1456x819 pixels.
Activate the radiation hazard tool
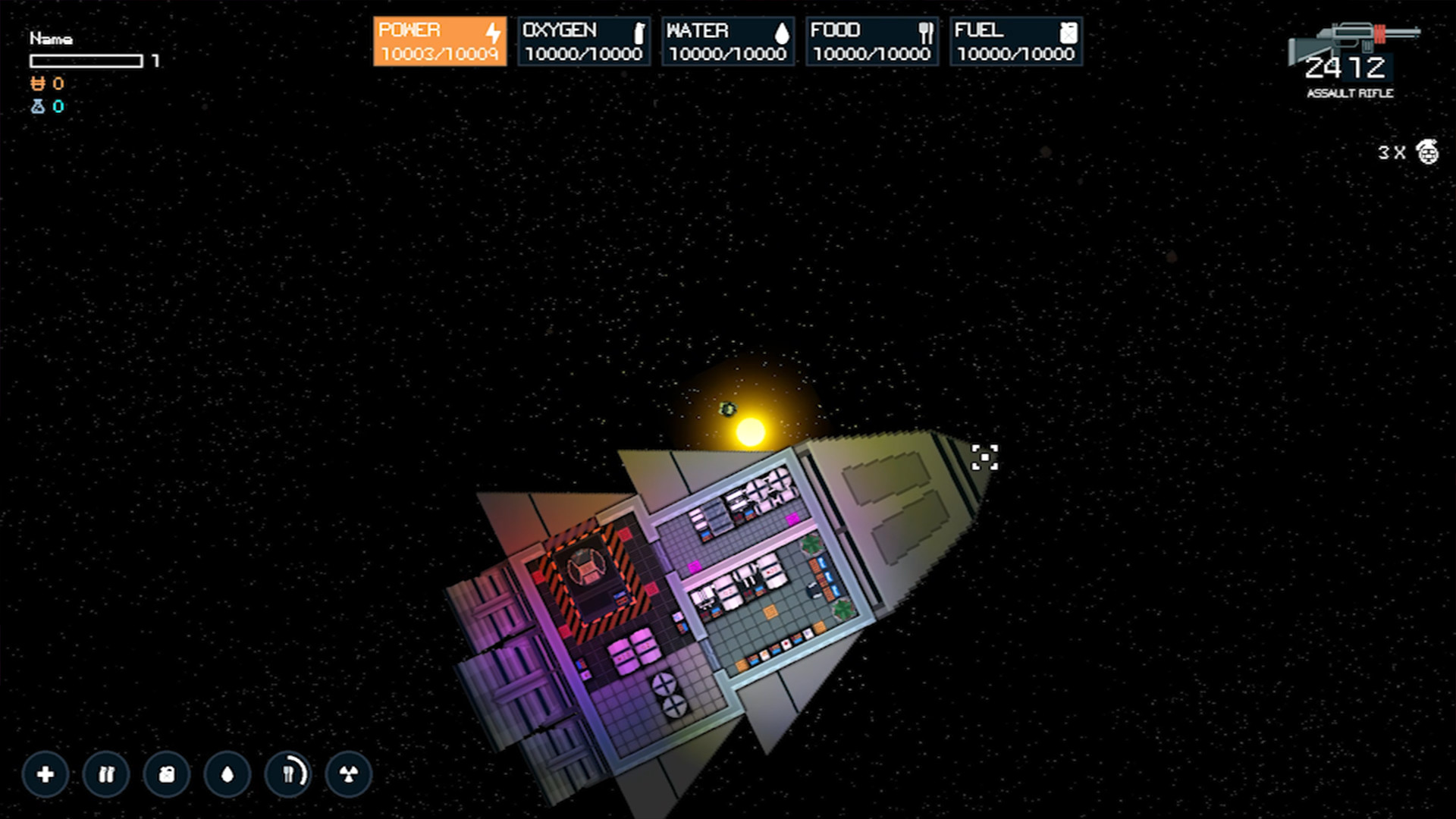tap(348, 775)
